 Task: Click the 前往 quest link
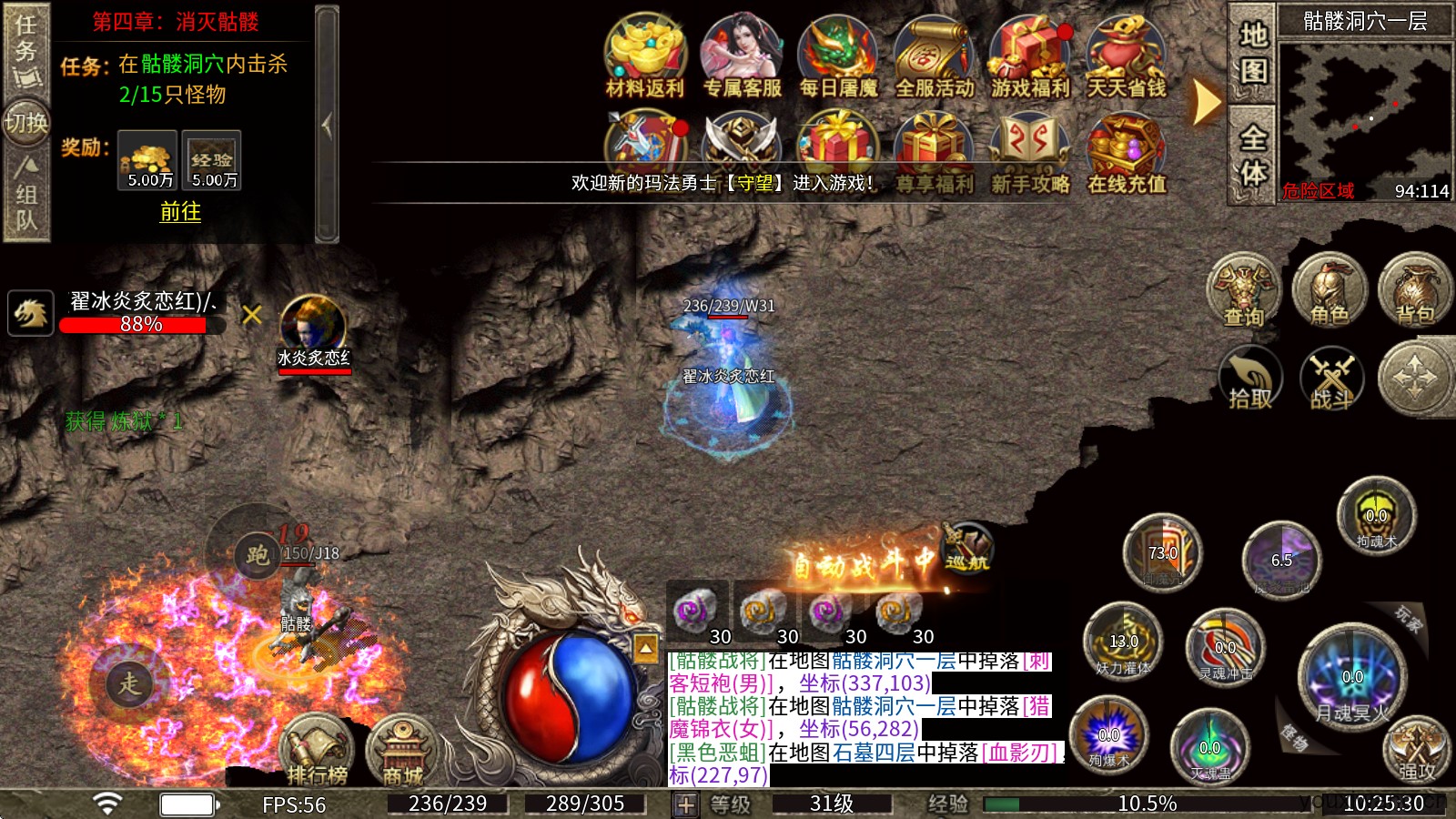pyautogui.click(x=180, y=212)
